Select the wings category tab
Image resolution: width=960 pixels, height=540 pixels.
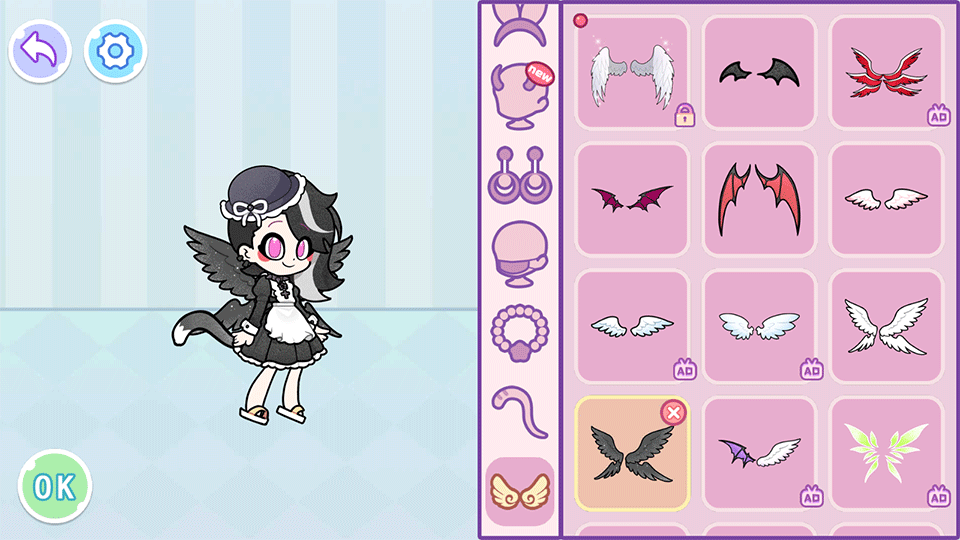(x=519, y=491)
